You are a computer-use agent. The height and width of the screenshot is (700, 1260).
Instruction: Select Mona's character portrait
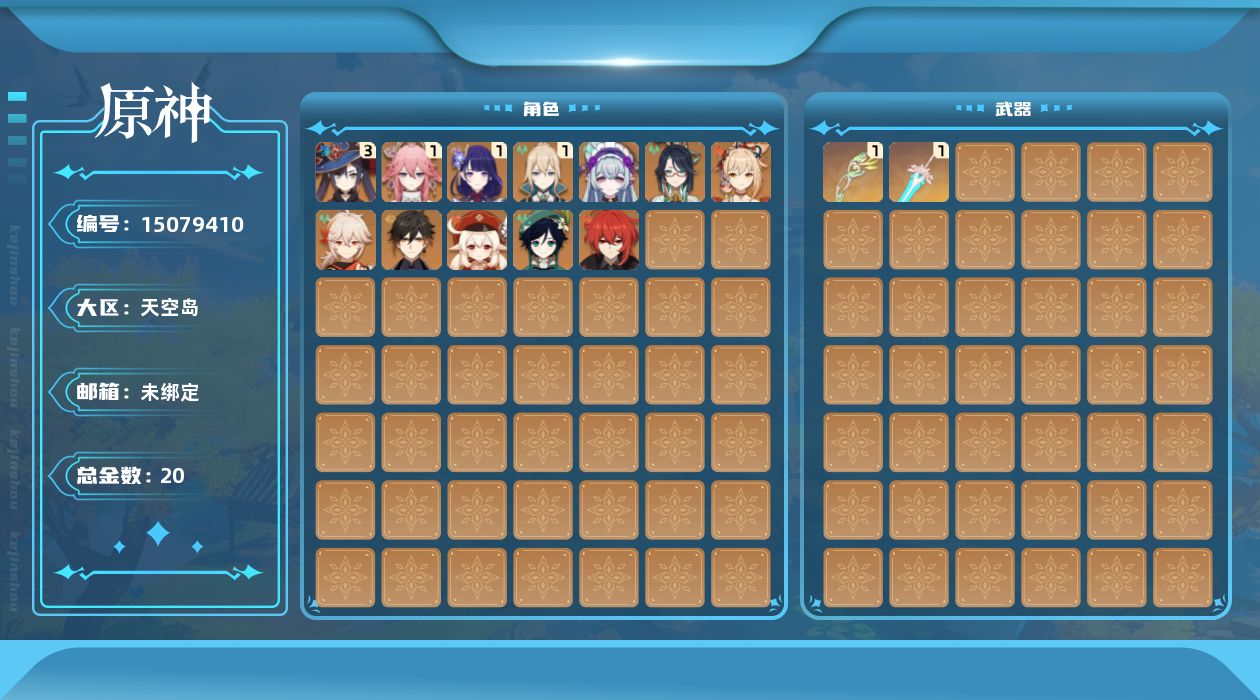(346, 172)
